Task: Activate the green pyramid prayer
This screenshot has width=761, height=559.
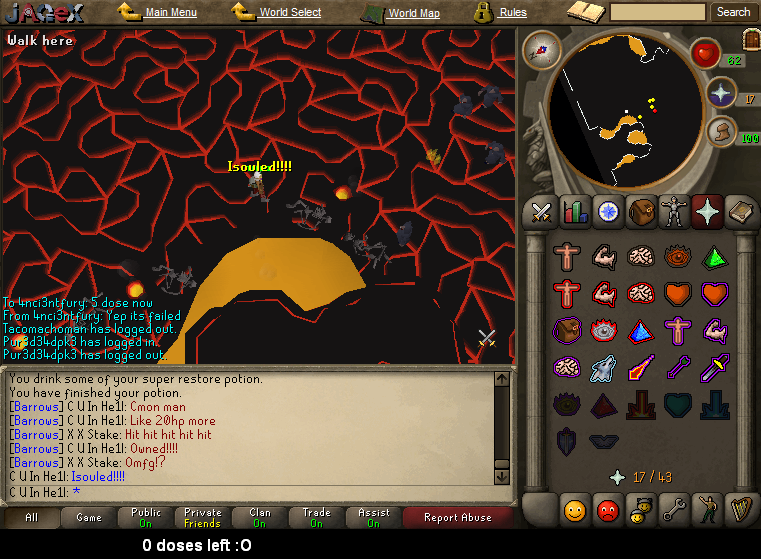Action: [714, 256]
